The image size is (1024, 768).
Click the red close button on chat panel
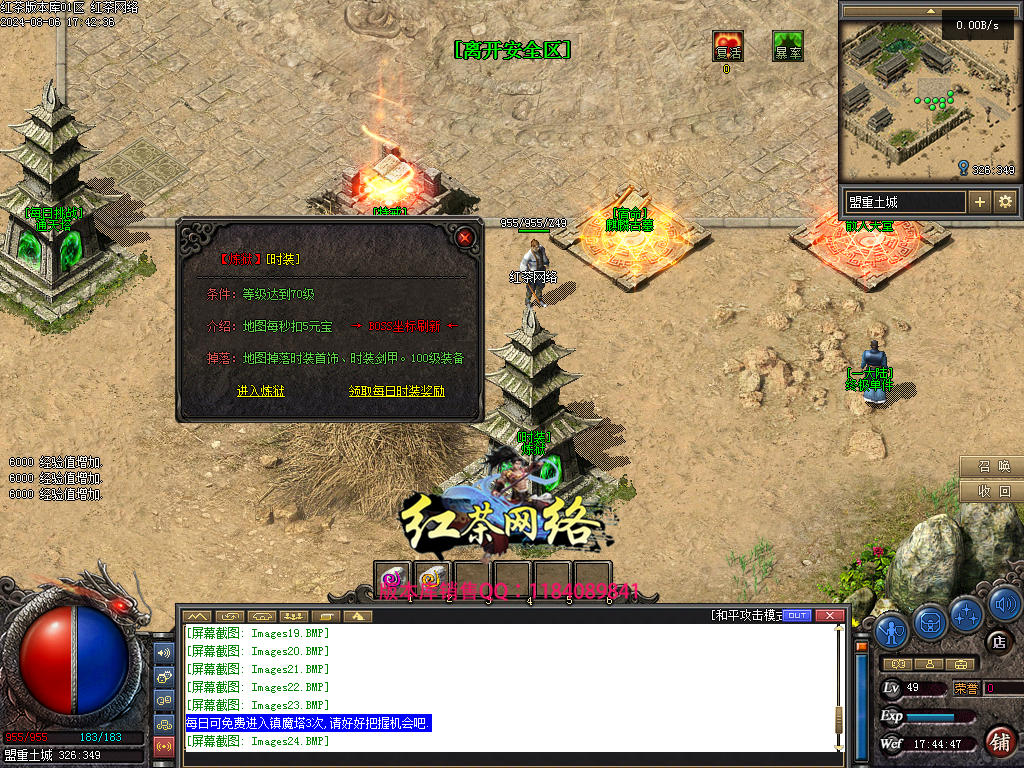pyautogui.click(x=828, y=615)
